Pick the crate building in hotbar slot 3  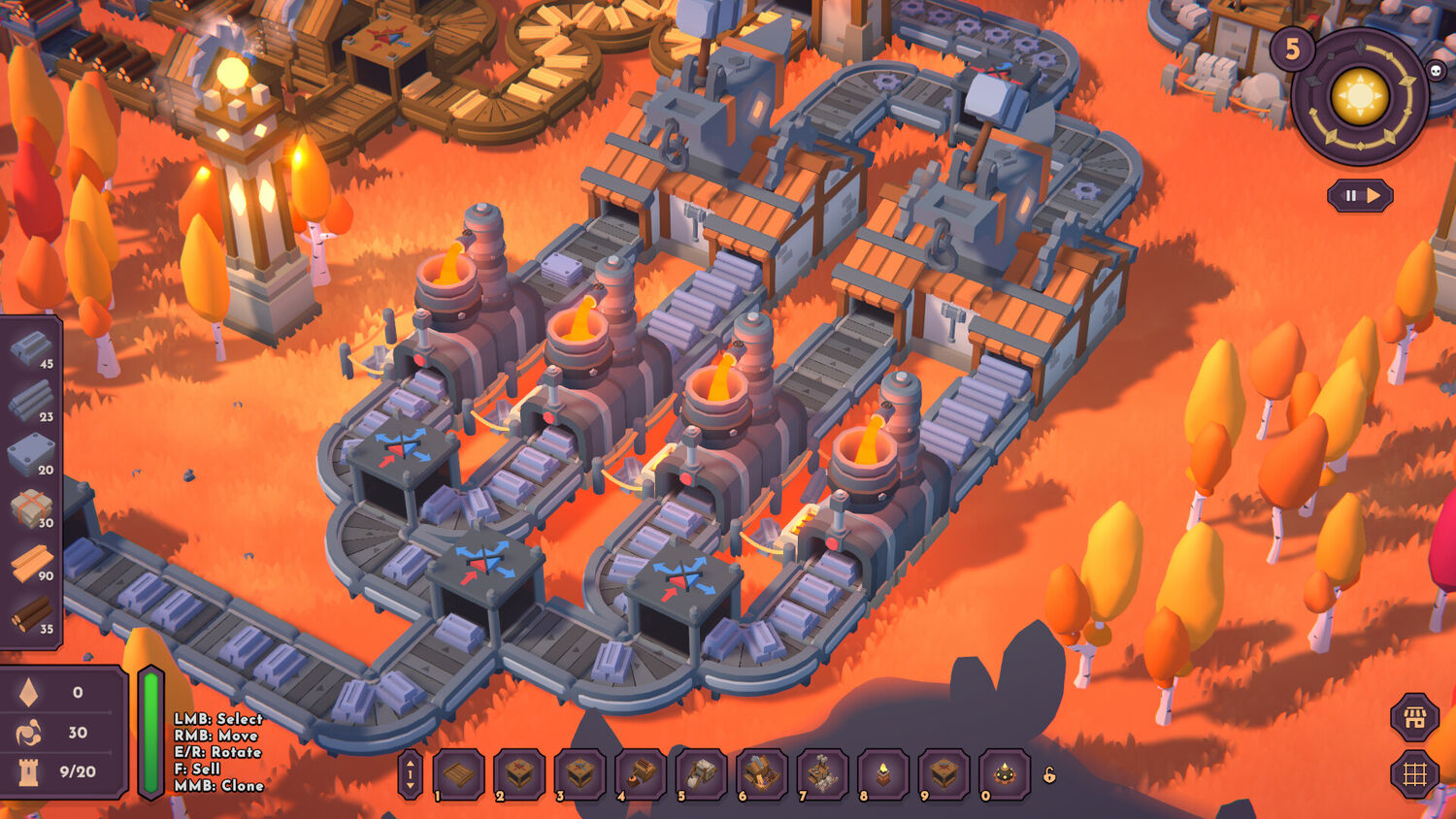pyautogui.click(x=579, y=774)
